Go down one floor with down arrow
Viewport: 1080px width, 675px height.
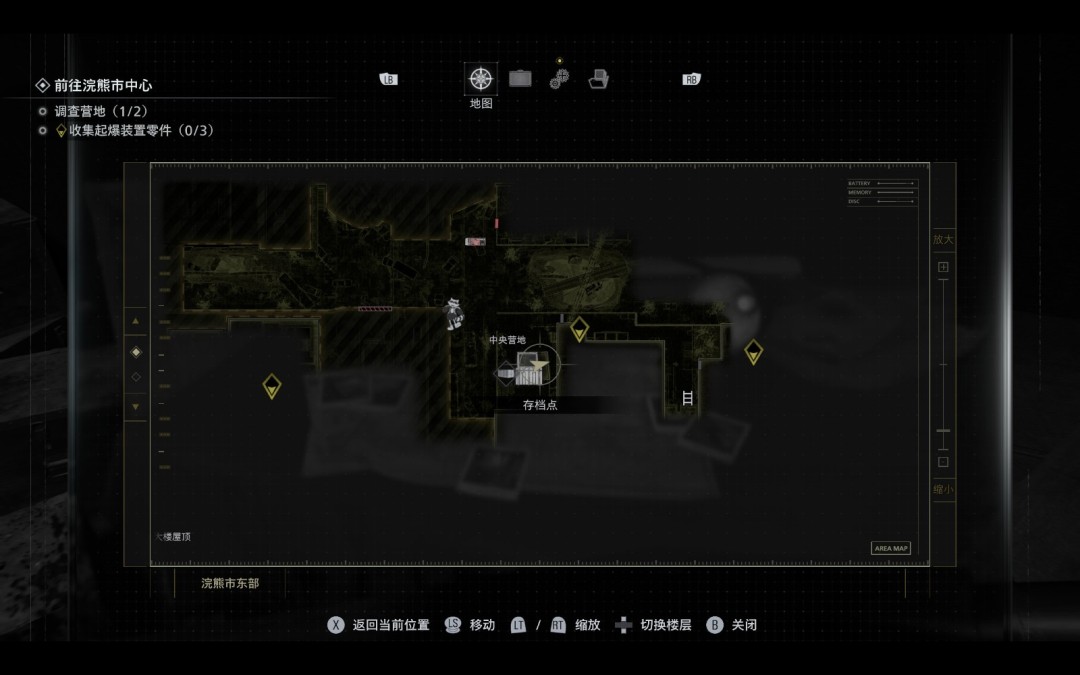(136, 407)
